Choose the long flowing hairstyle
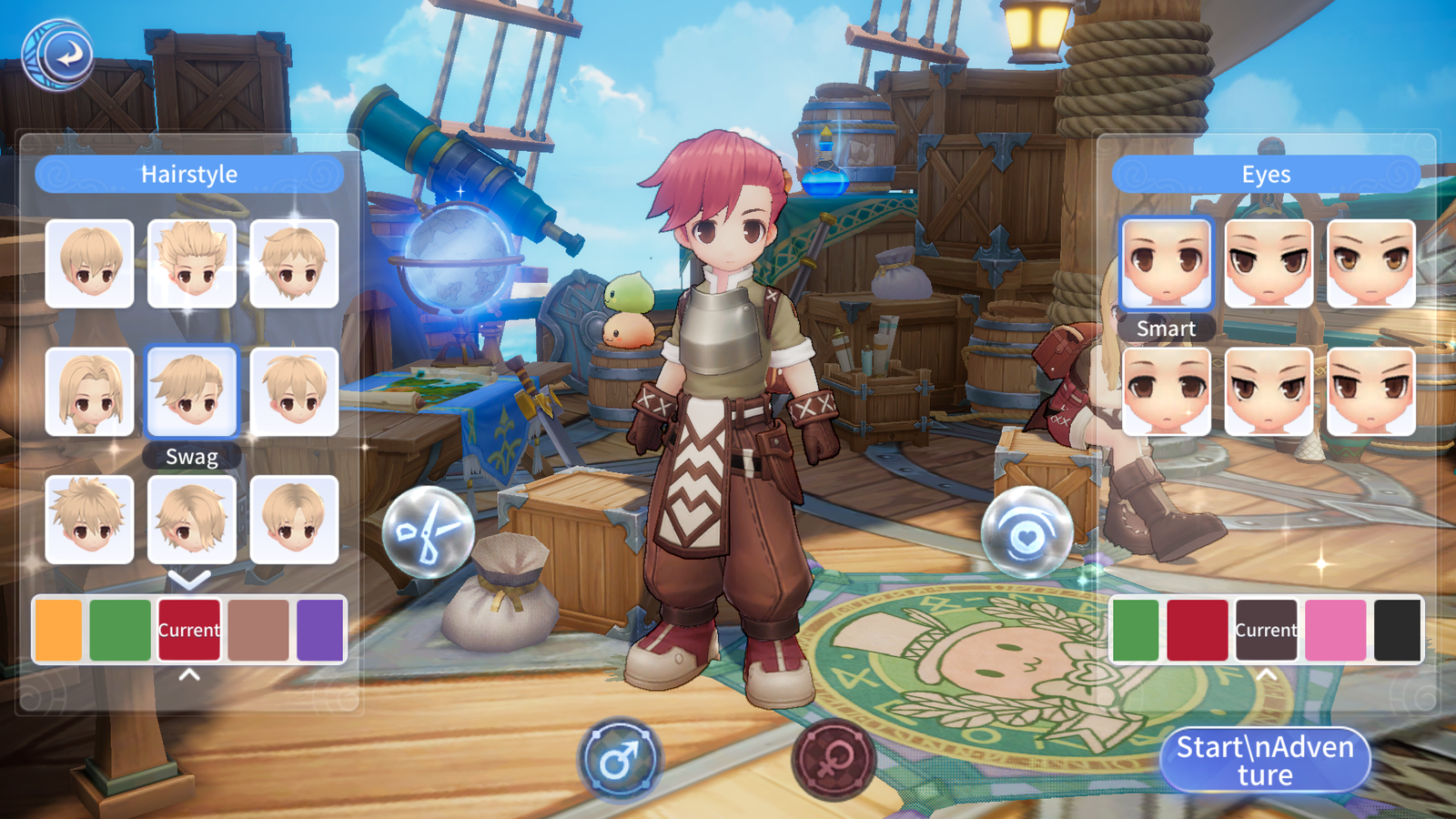Screen dimensions: 1456x819 (x=90, y=391)
